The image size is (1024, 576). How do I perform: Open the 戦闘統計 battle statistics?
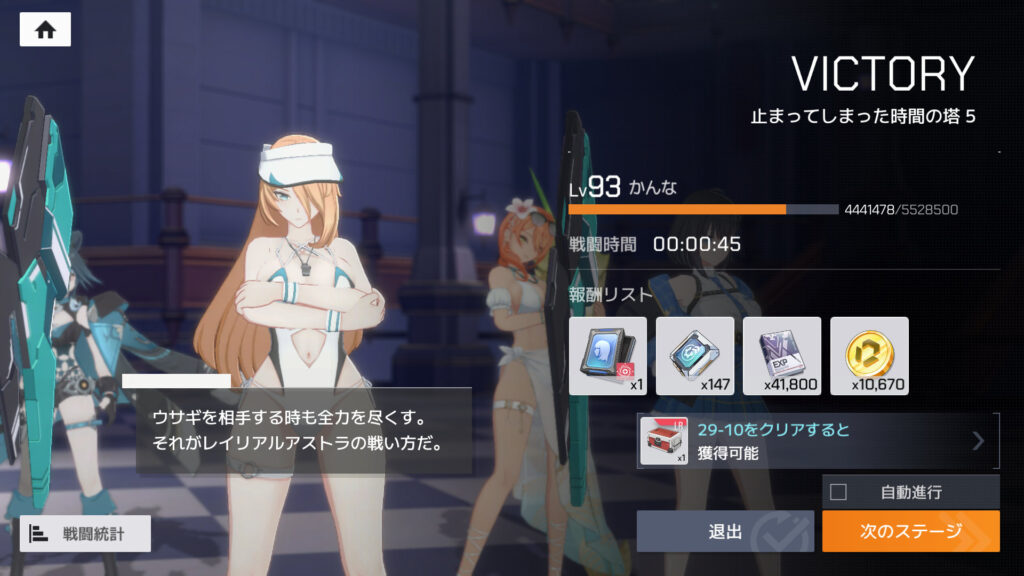[85, 534]
